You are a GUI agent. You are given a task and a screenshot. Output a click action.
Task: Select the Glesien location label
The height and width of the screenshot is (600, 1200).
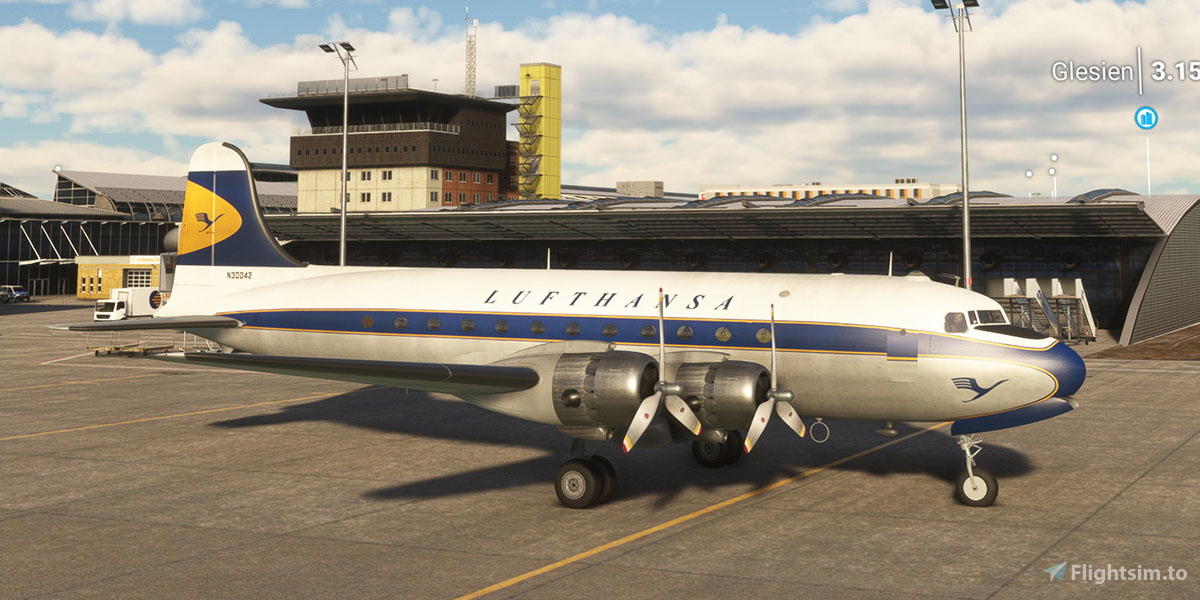pyautogui.click(x=1091, y=72)
